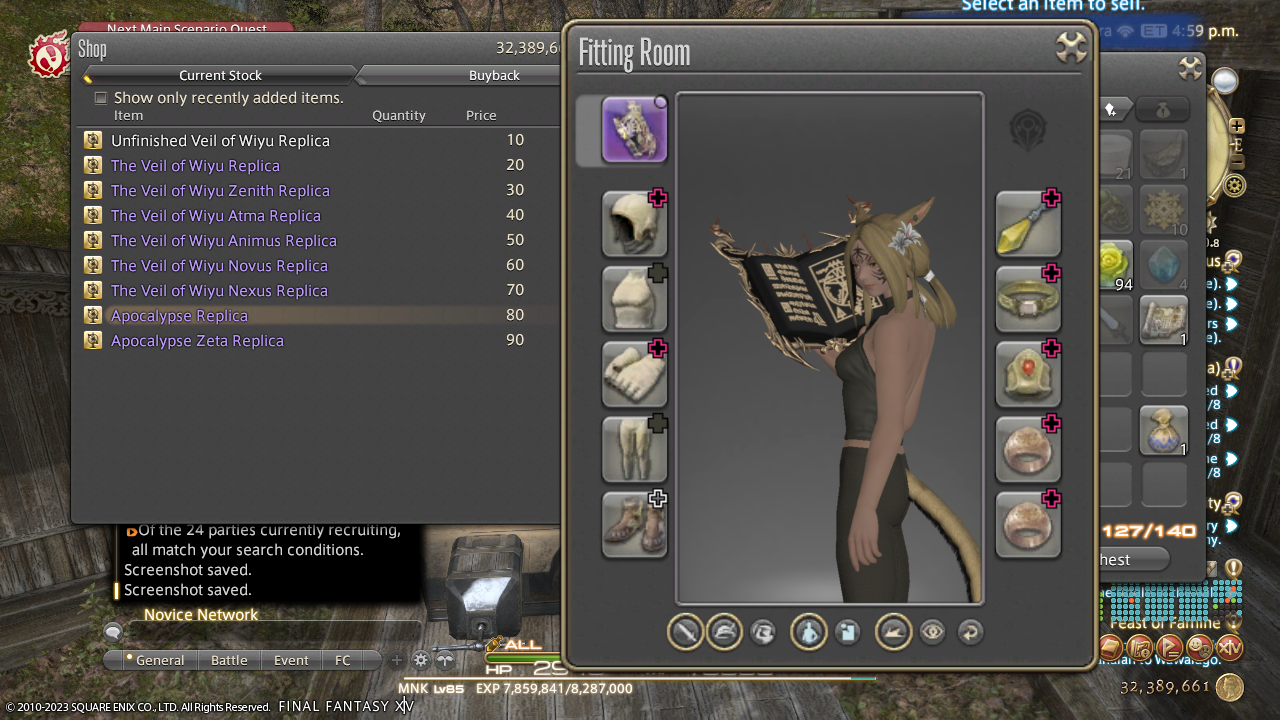Viewport: 1280px width, 720px height.
Task: Switch to the Buyback tab
Action: tap(494, 75)
